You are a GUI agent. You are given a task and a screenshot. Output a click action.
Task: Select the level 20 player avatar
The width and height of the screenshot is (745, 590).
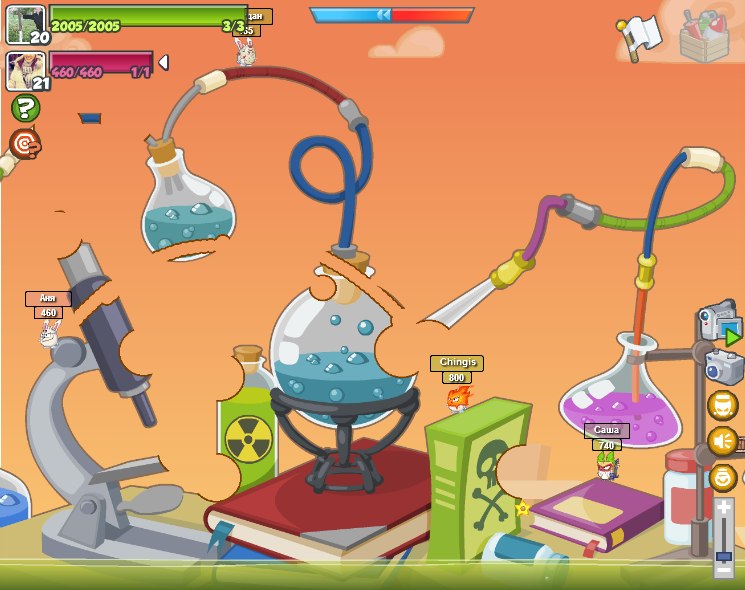tap(25, 24)
